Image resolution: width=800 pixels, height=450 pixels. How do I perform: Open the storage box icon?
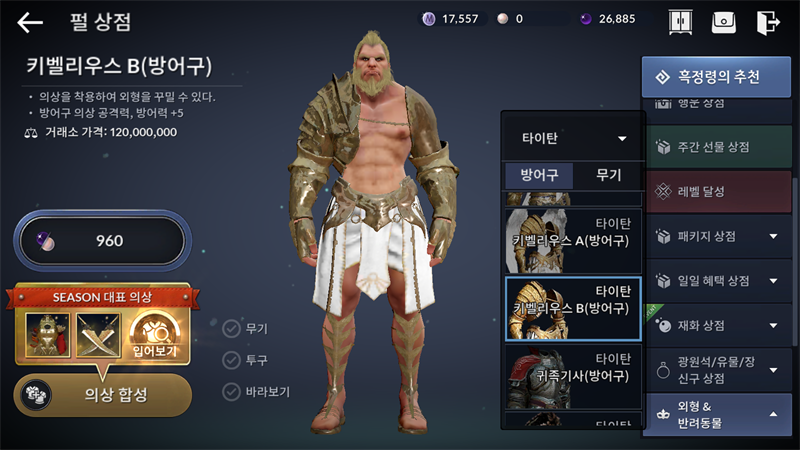click(x=724, y=22)
